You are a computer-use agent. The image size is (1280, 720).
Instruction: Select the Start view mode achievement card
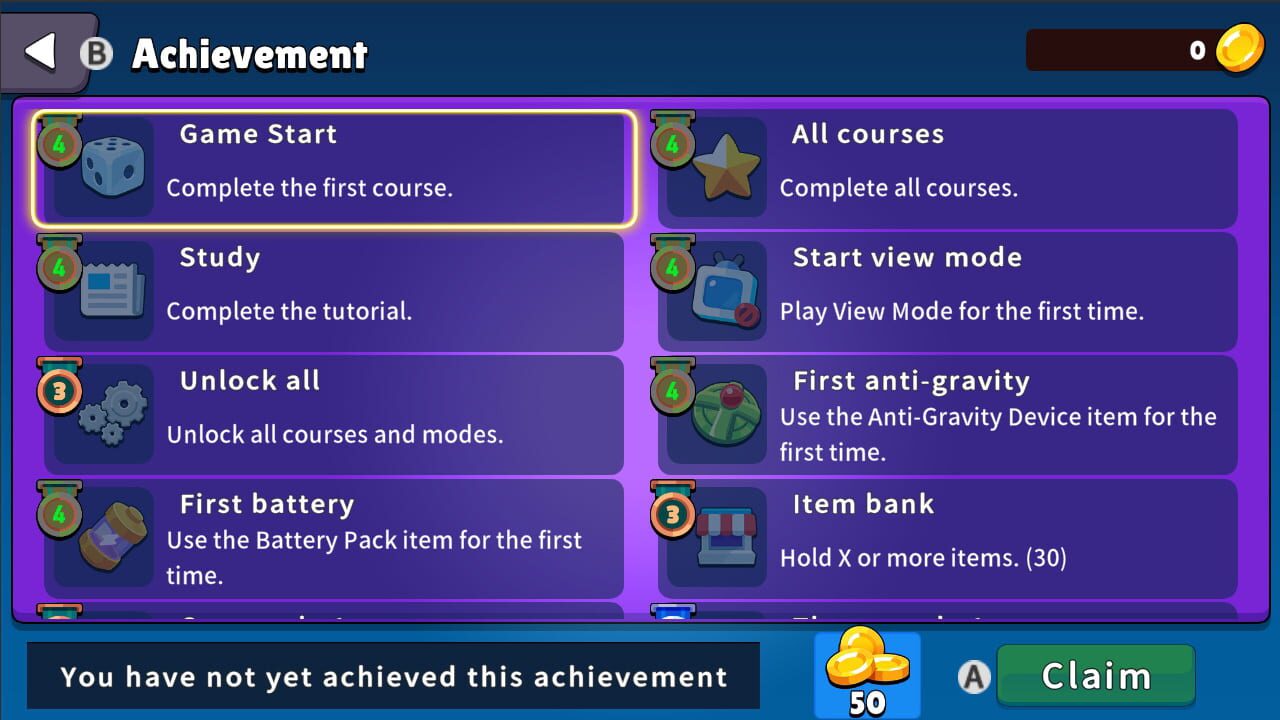tap(950, 290)
